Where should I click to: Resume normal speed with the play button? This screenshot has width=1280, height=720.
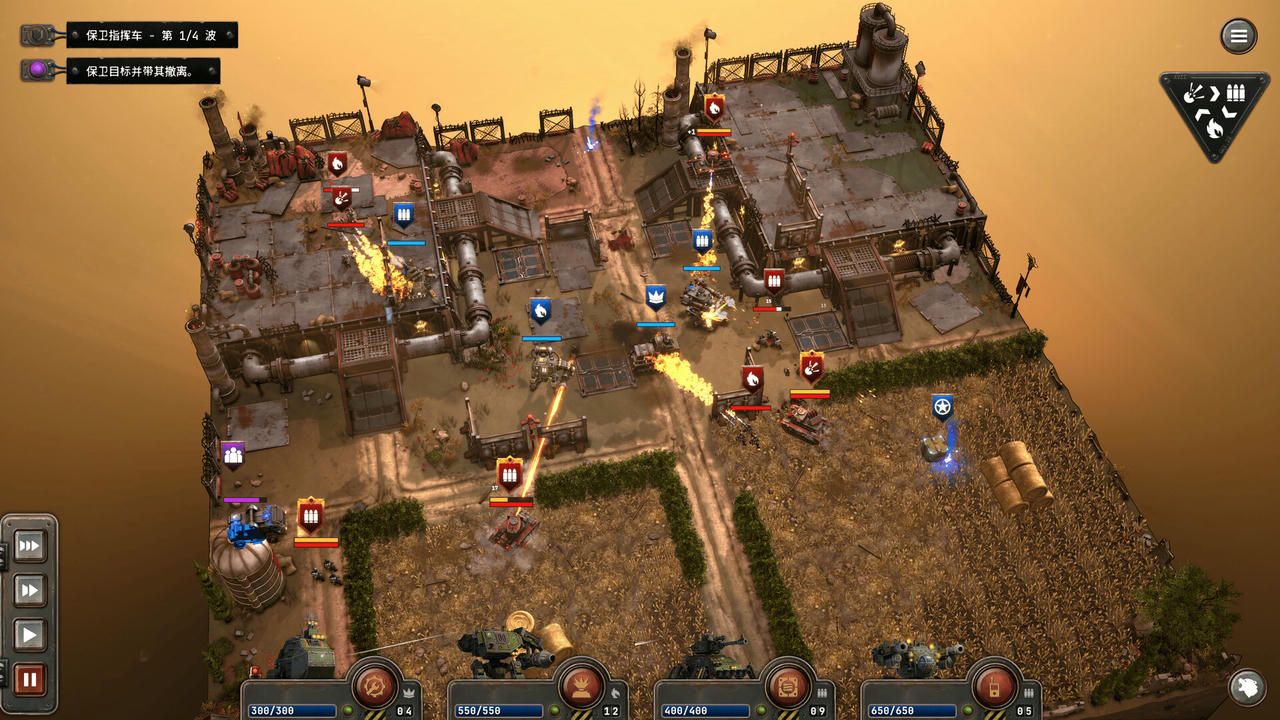(x=28, y=632)
